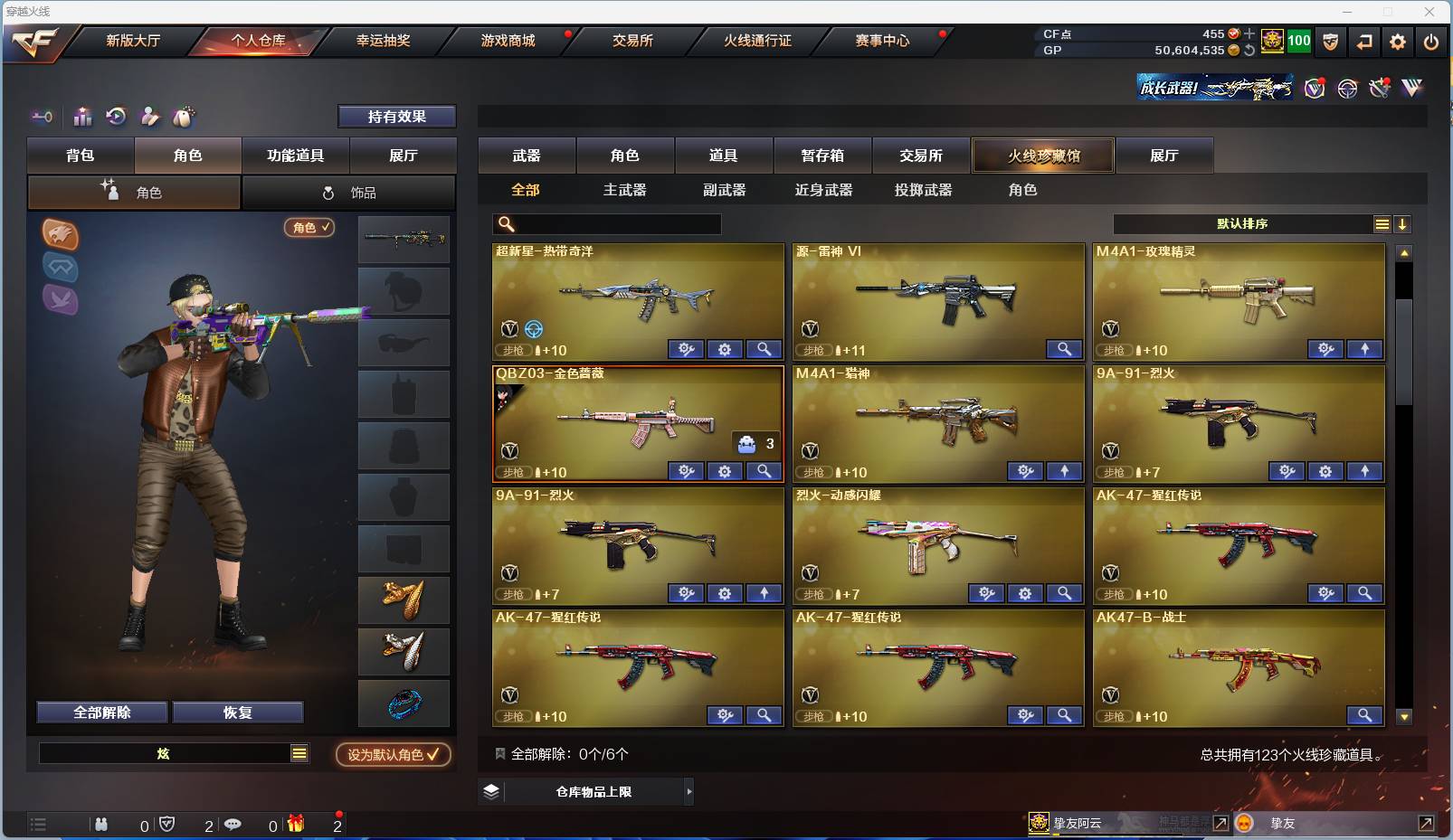Click the 恢复 restore button
Viewport: 1453px width, 840px height.
coord(238,712)
